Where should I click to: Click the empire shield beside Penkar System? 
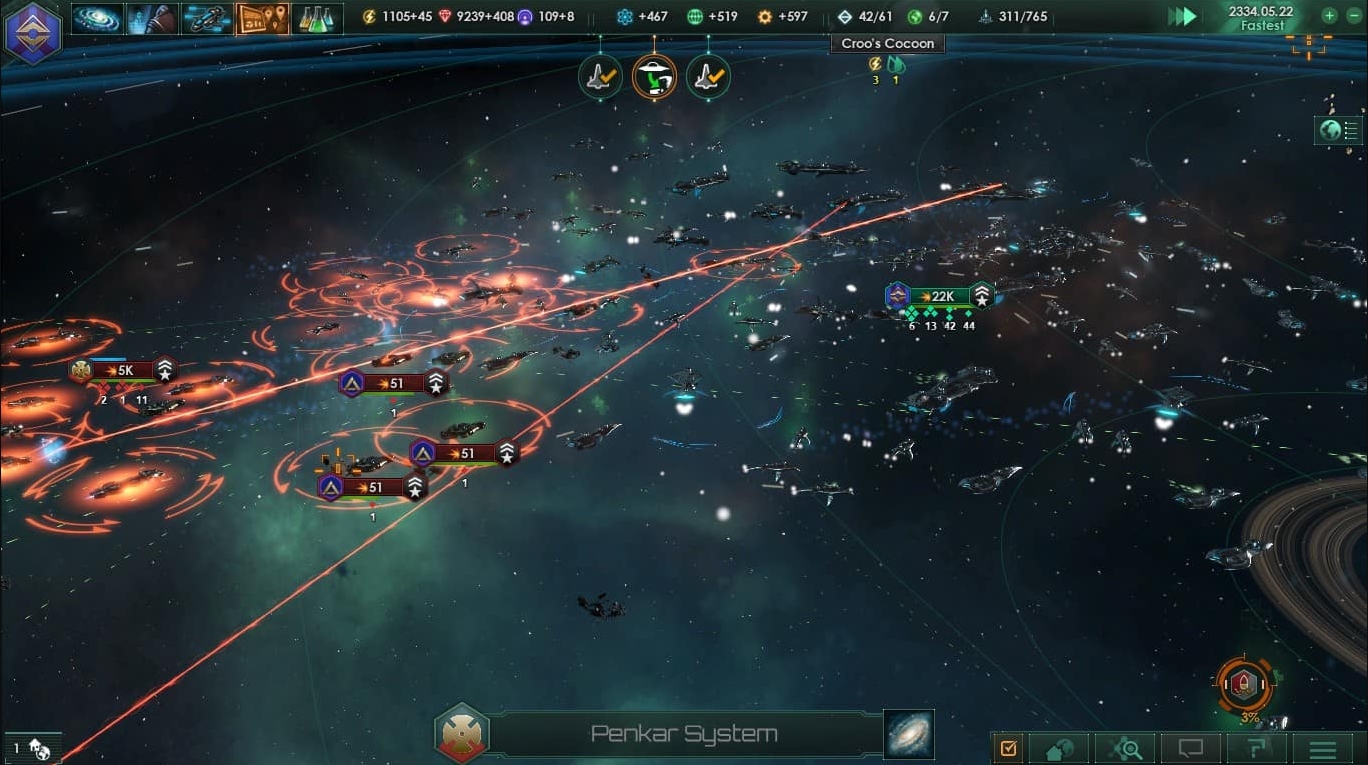[x=462, y=735]
